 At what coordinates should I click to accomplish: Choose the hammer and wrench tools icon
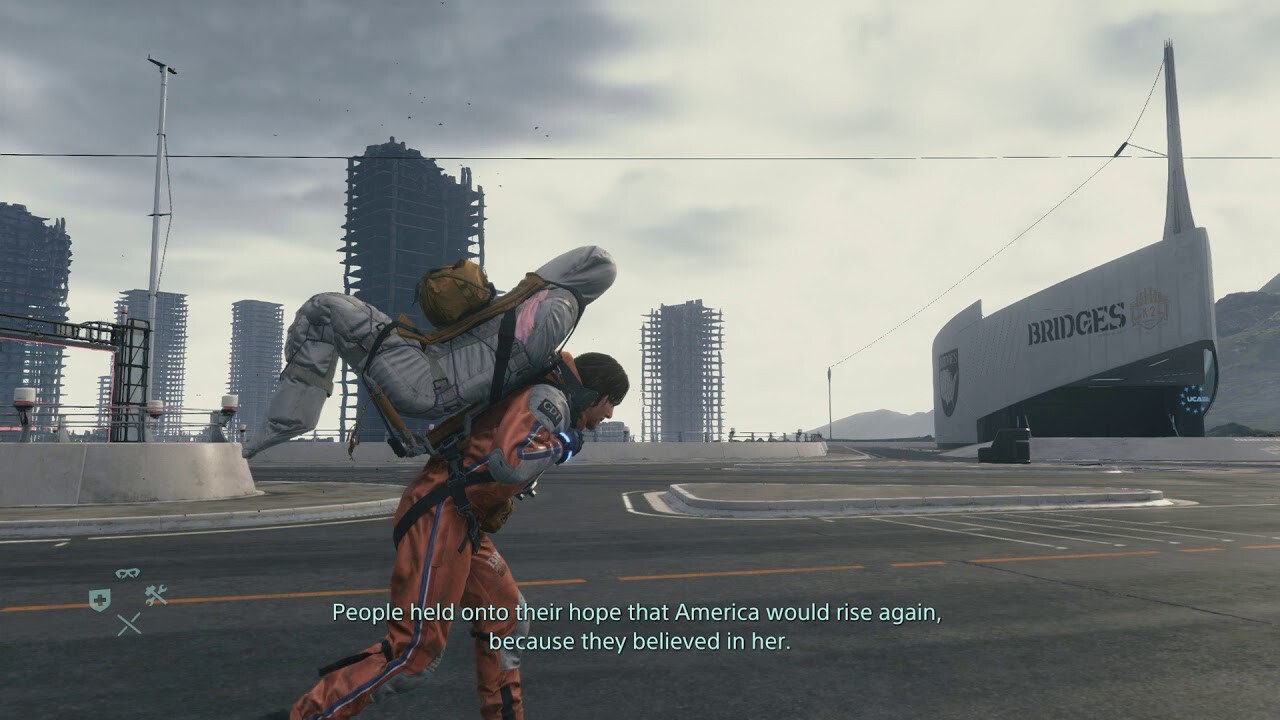point(155,595)
